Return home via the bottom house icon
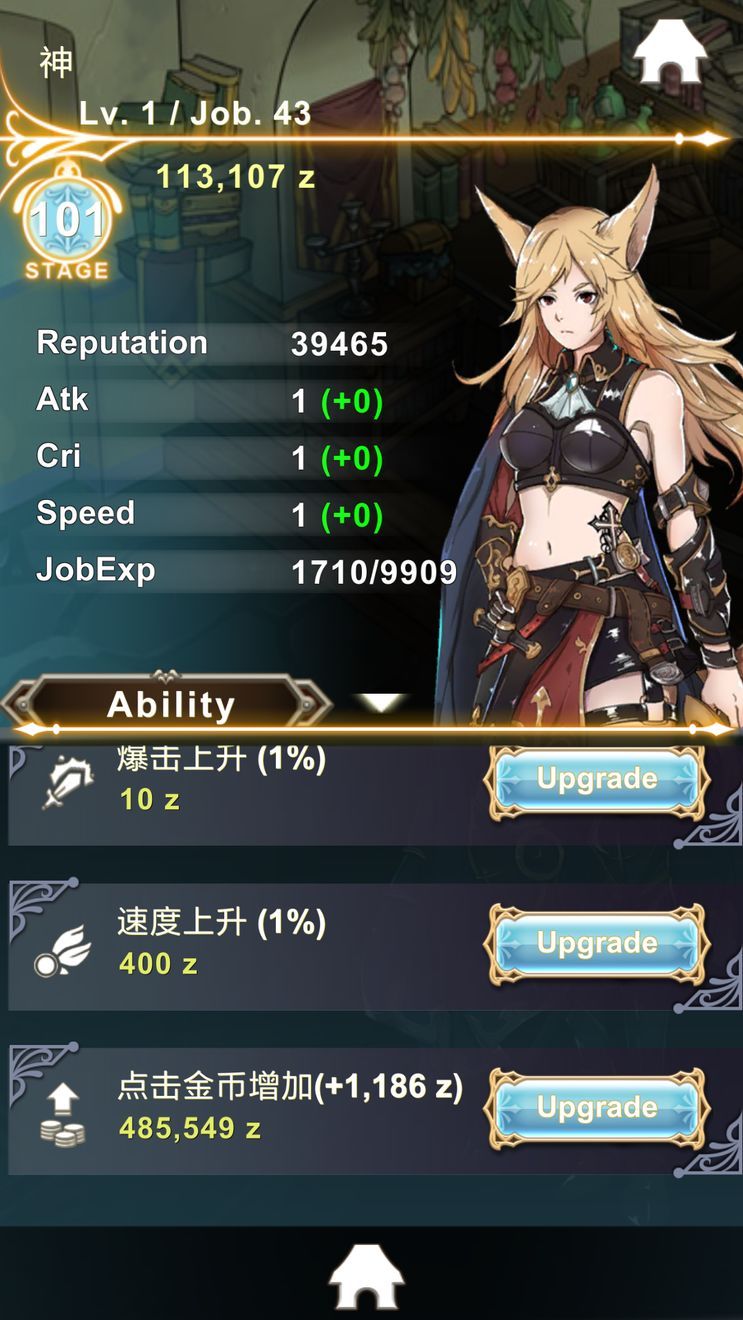 click(x=367, y=1277)
